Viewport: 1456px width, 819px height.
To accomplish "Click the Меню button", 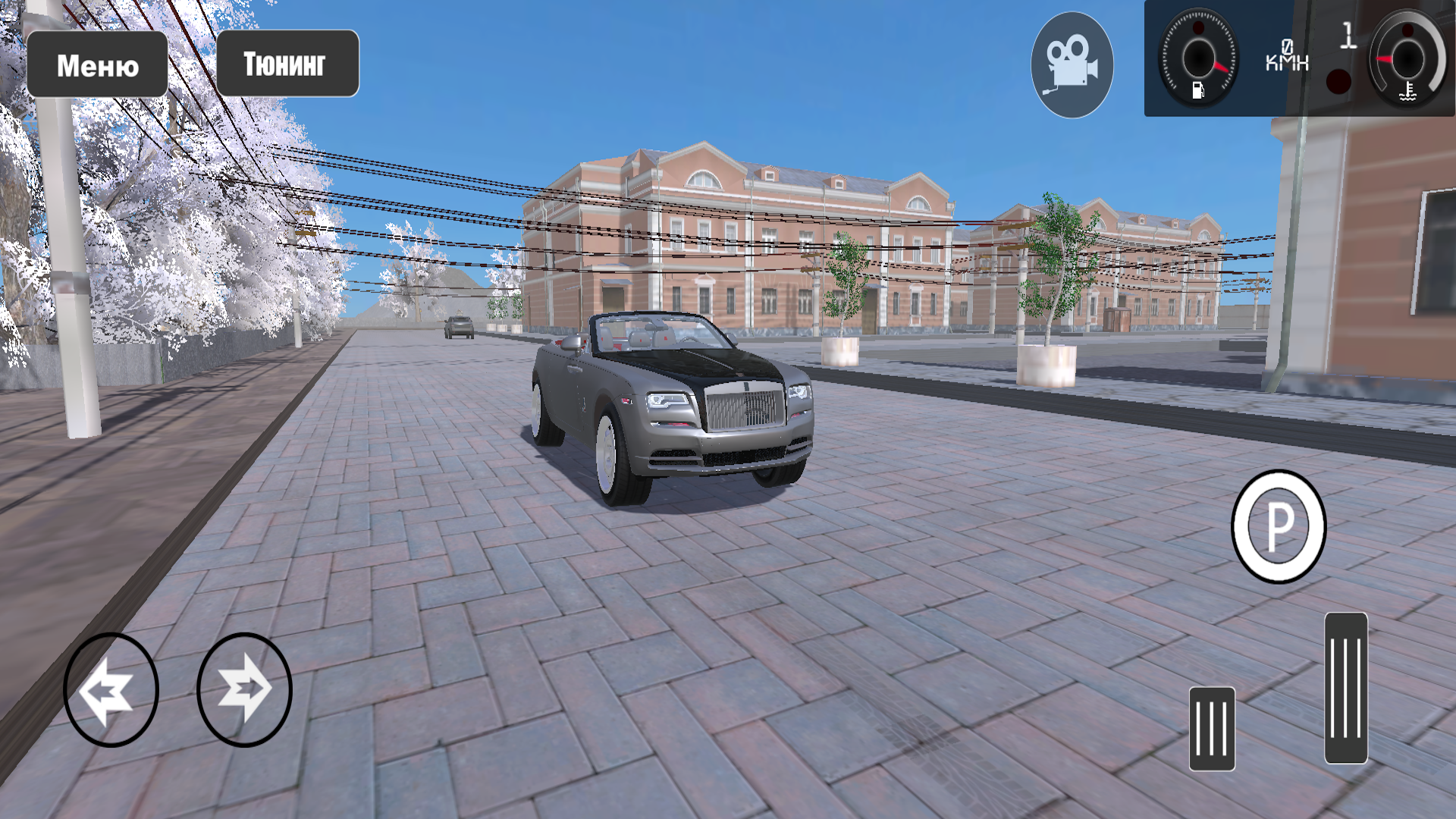I will point(98,64).
